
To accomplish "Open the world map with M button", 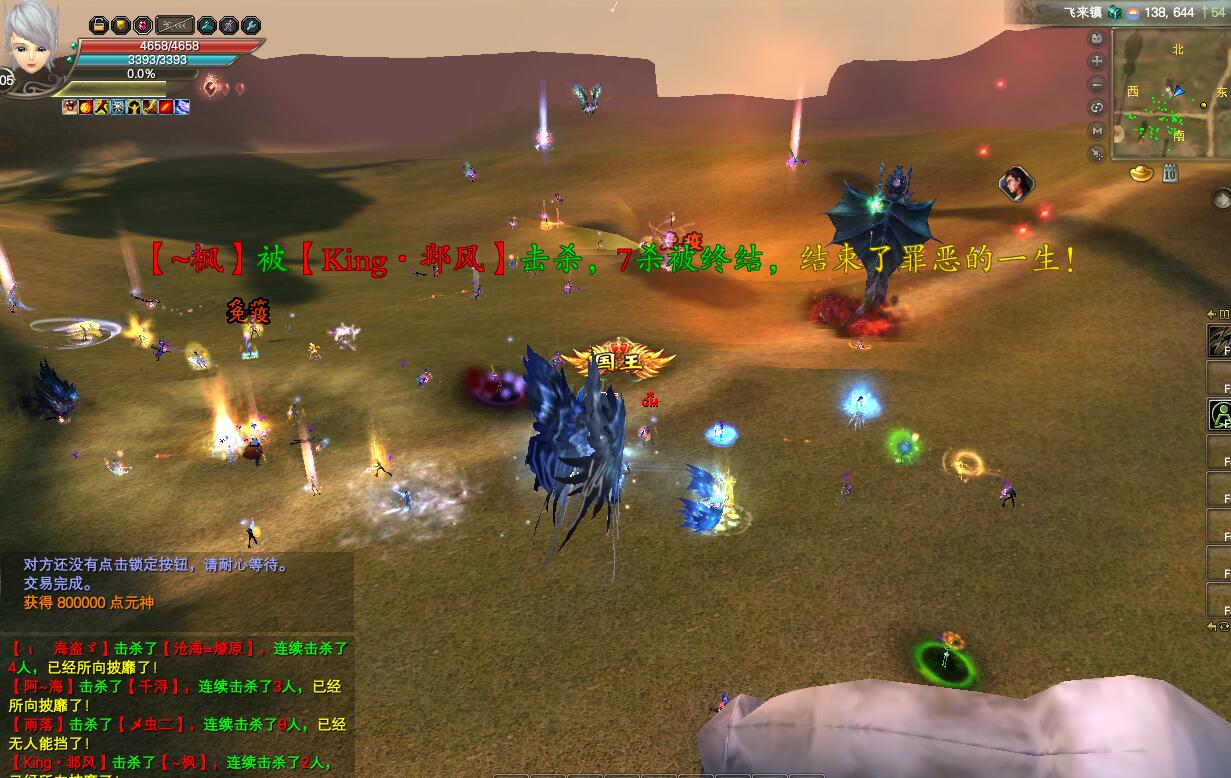I will coord(1097,130).
